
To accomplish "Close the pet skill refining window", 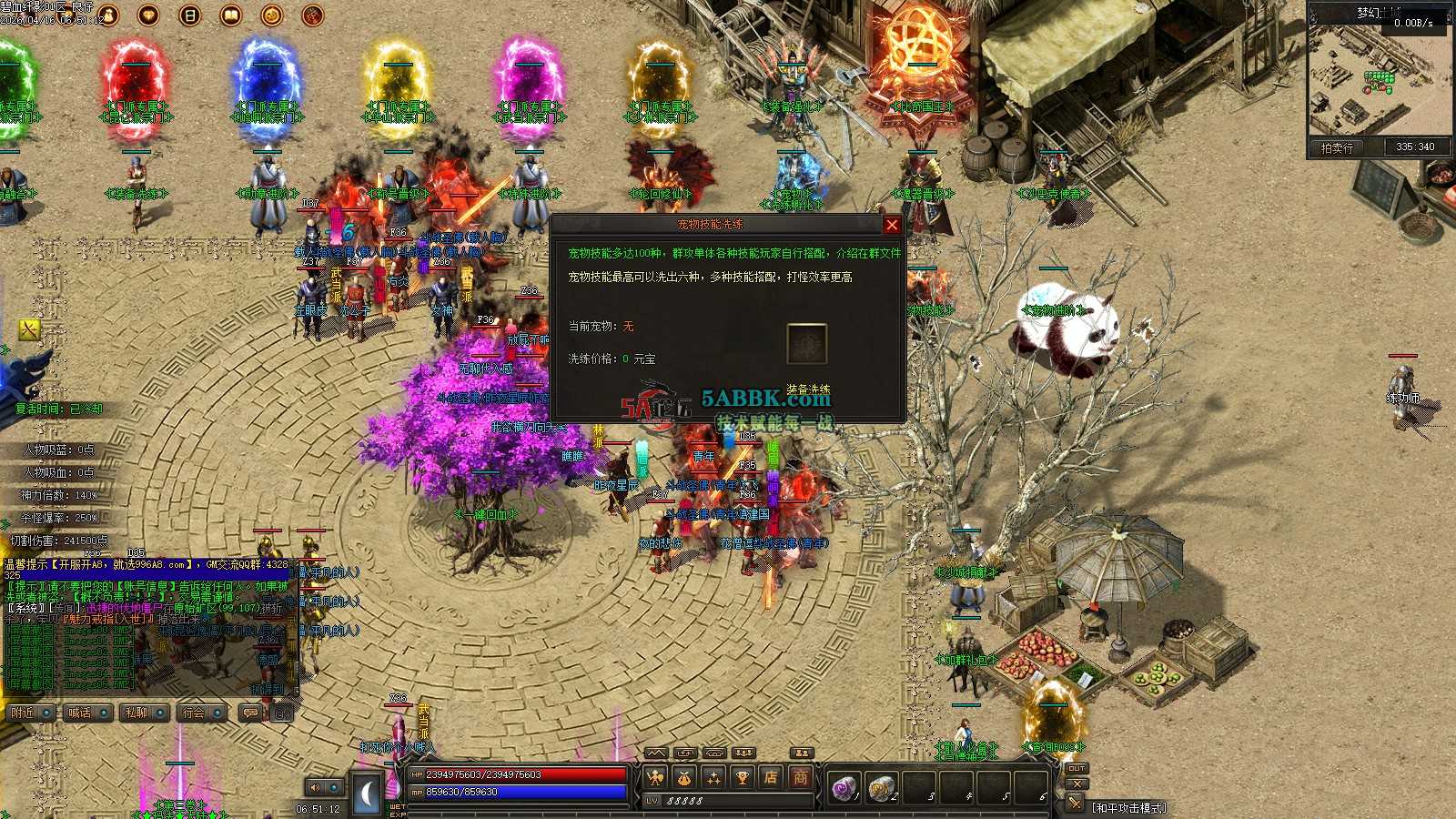I will pos(892,225).
